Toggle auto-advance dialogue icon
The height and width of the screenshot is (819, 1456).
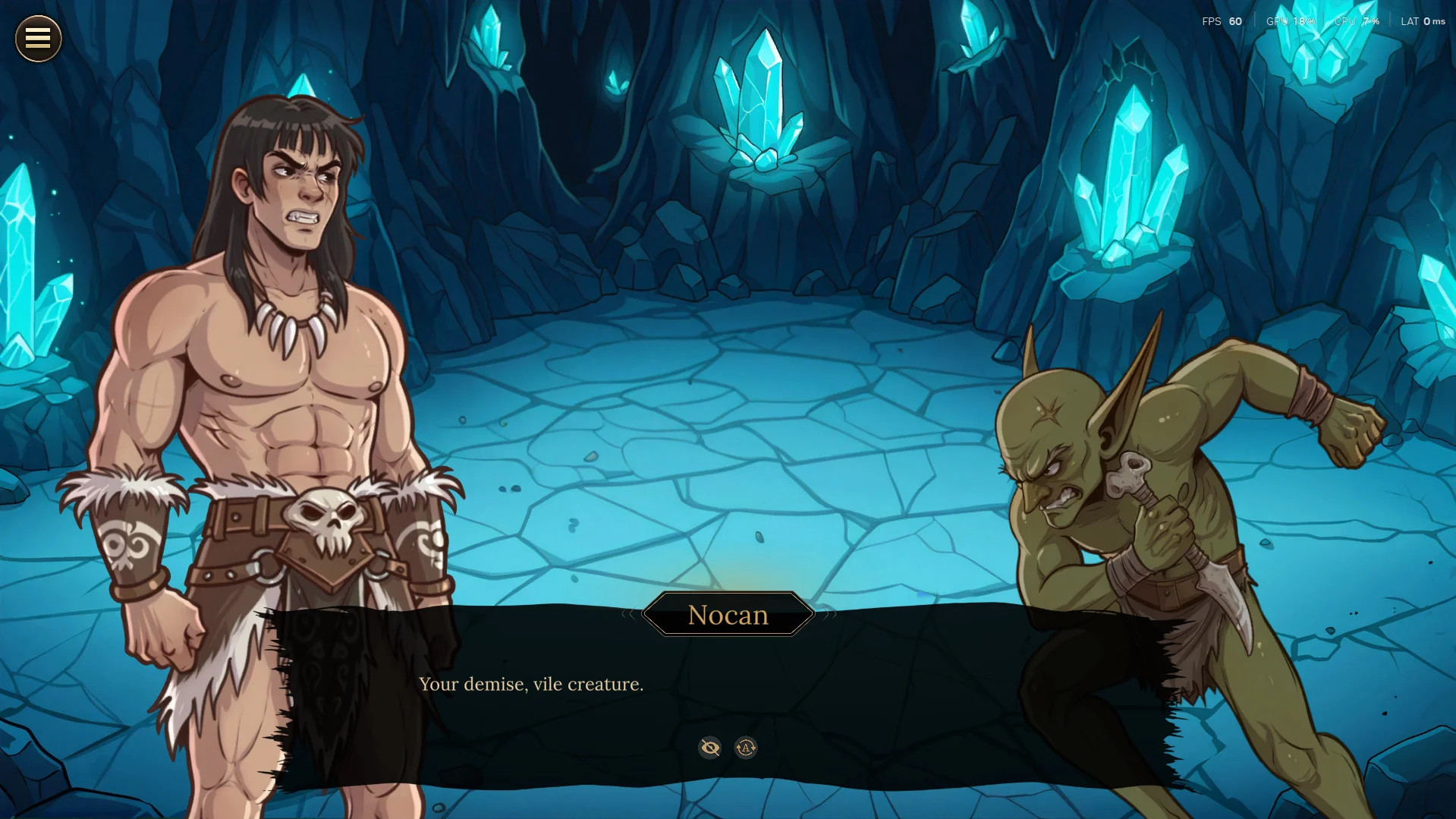click(x=746, y=748)
